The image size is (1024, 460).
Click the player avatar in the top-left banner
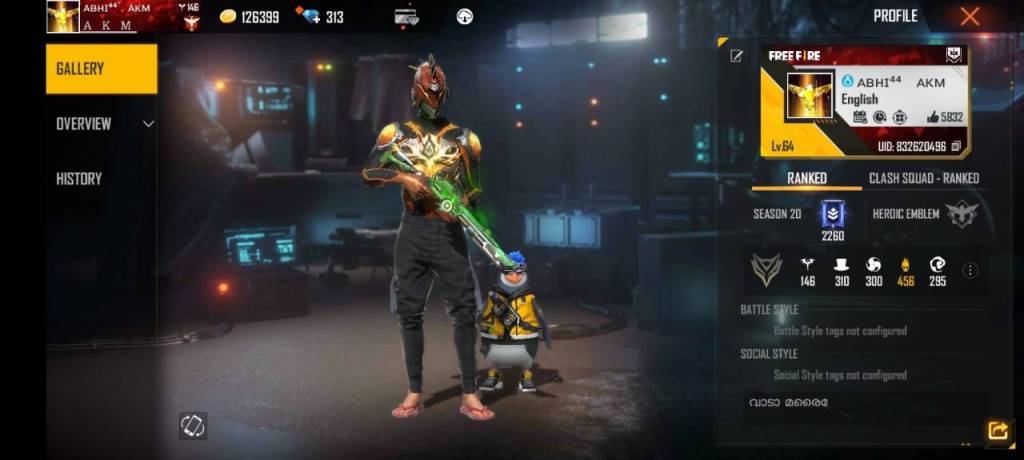click(x=63, y=16)
